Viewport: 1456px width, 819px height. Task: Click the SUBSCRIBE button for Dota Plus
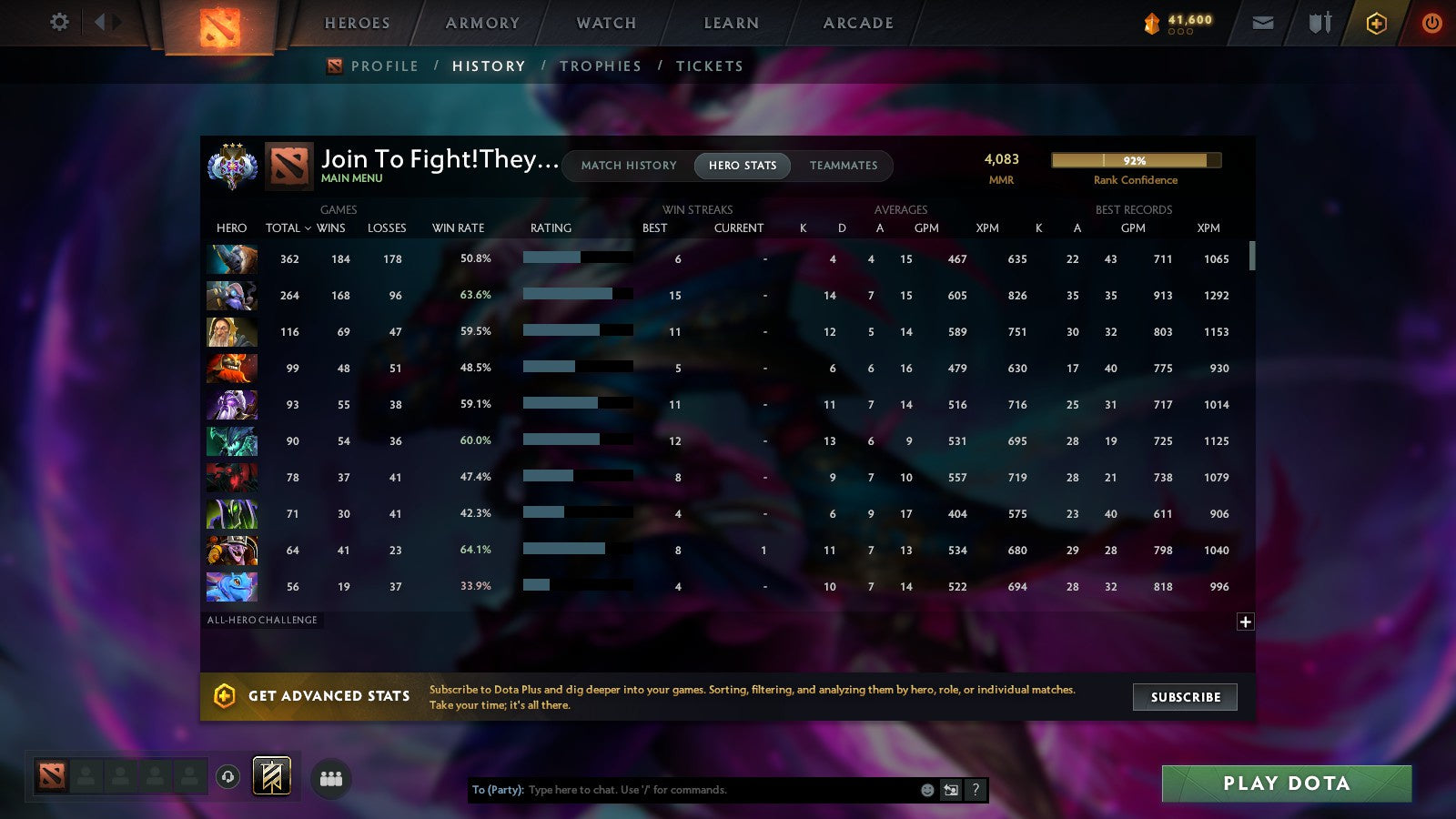[1185, 697]
